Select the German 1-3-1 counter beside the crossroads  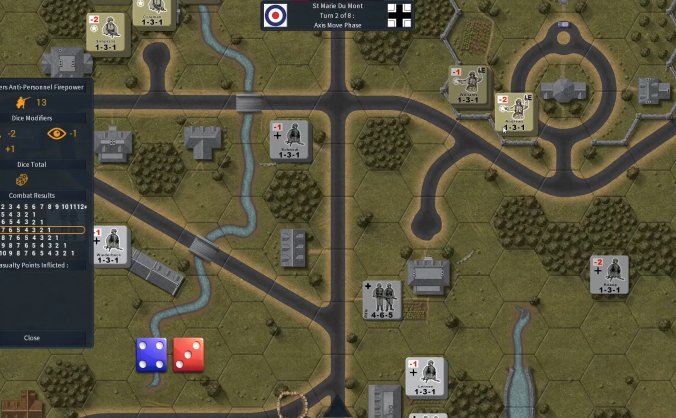coord(290,141)
